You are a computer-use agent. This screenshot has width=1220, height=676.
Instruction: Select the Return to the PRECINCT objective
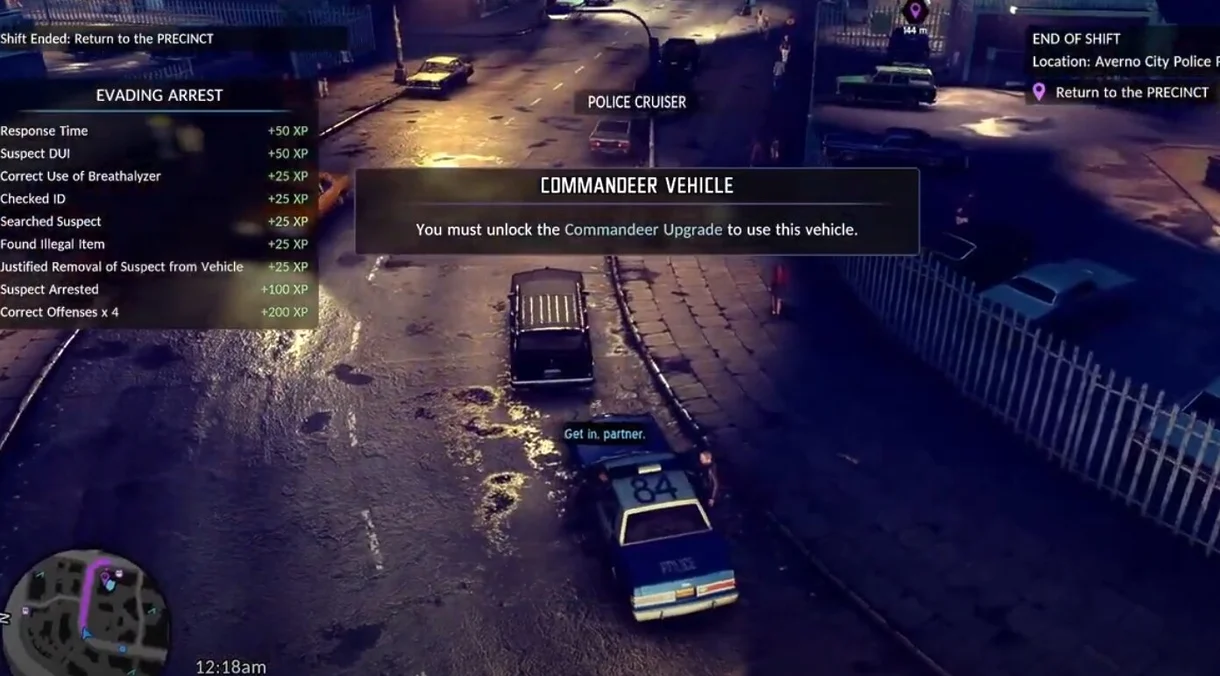[x=1131, y=92]
